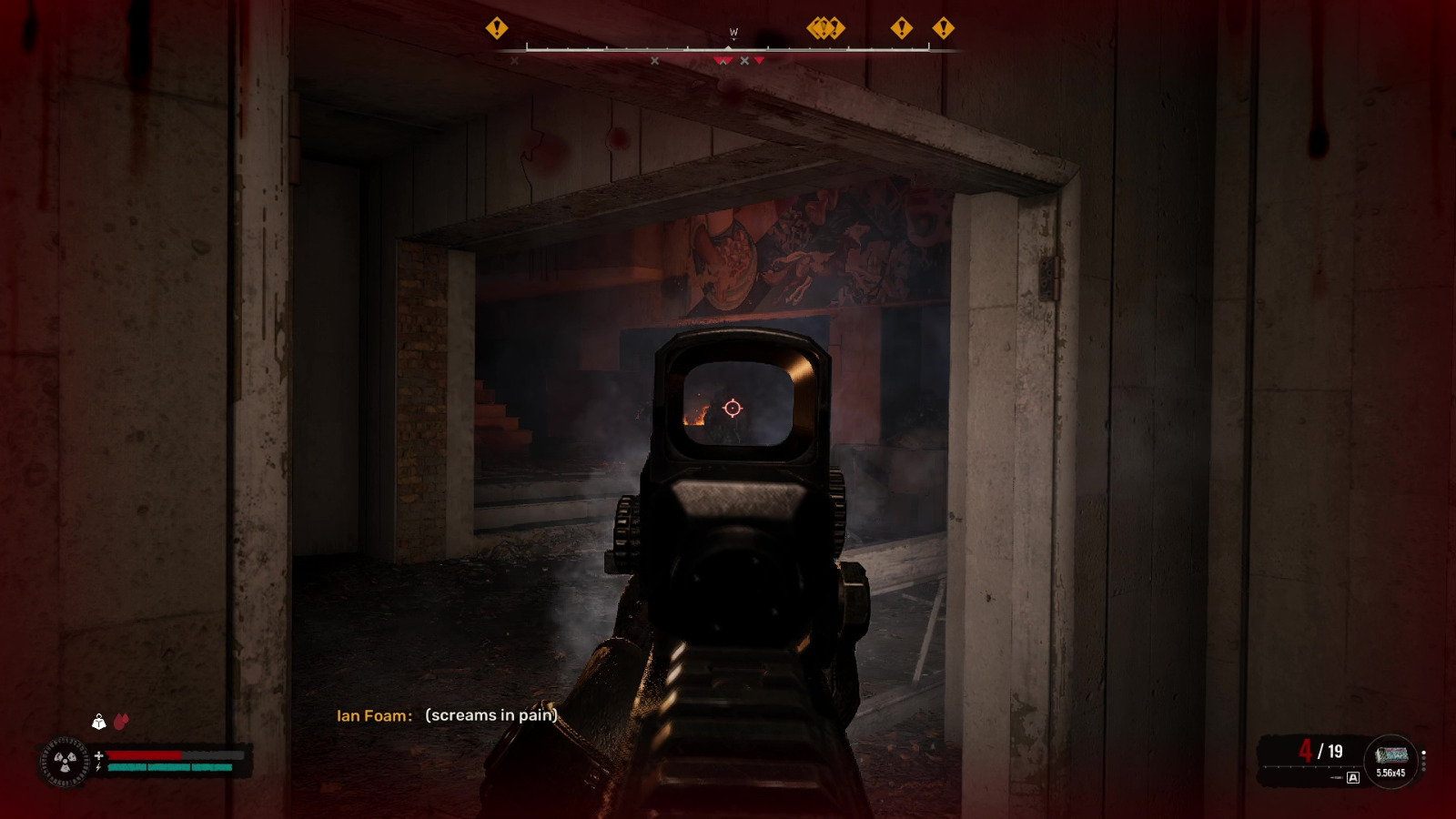
Task: Select the health cross icon
Action: click(99, 755)
